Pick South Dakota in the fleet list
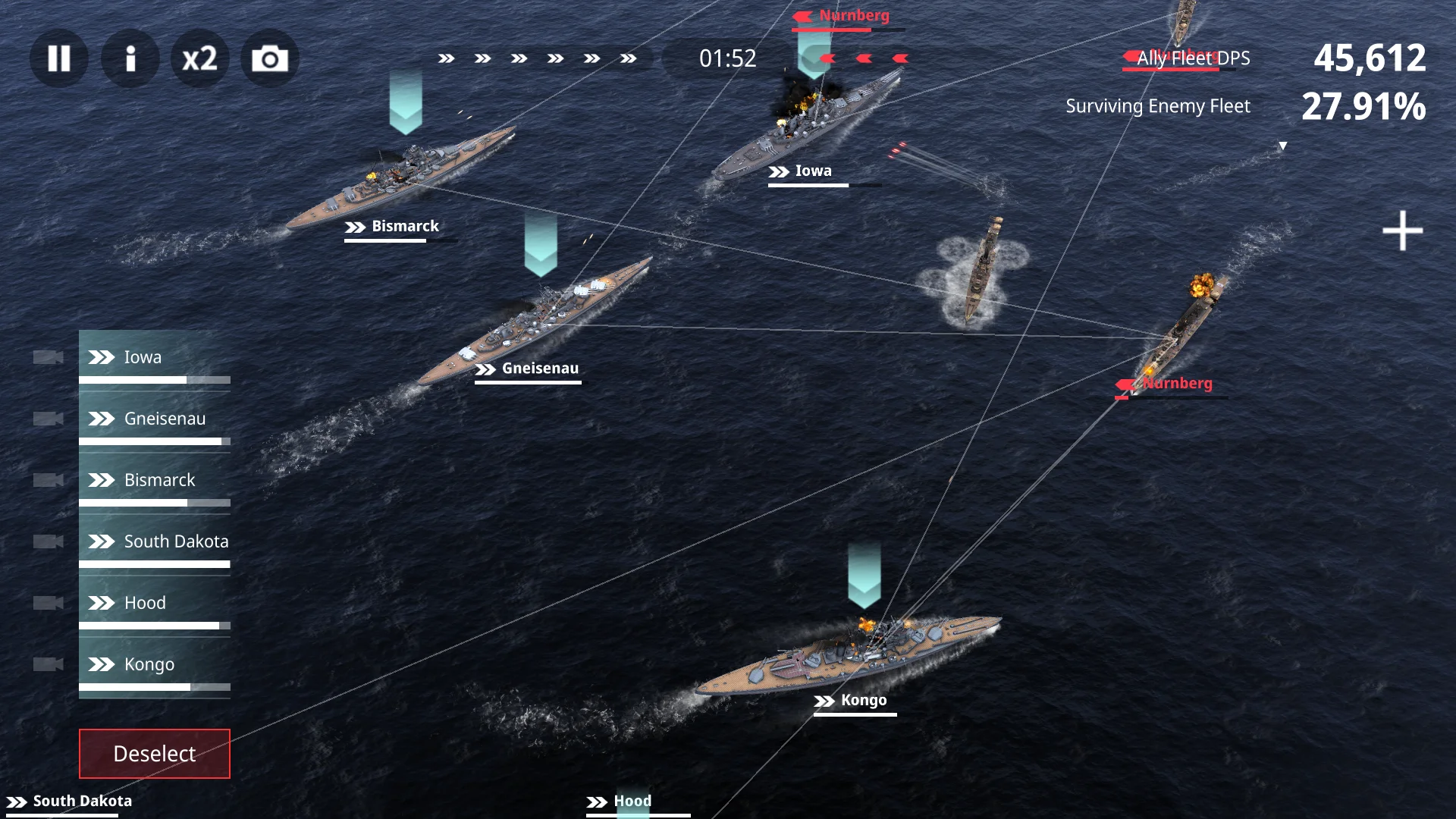Screen dimensions: 1456x819 click(155, 541)
